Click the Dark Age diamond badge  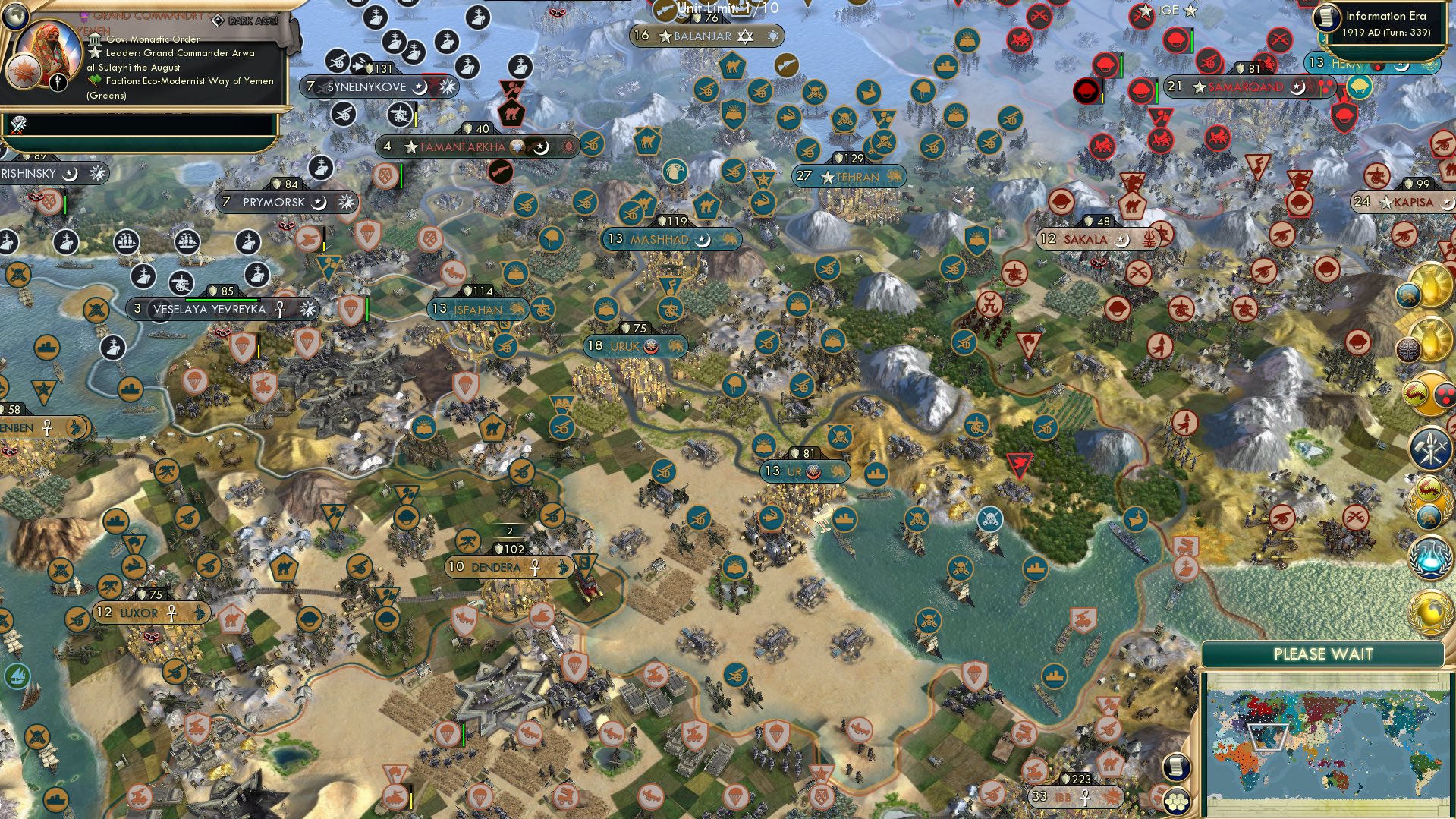click(219, 20)
